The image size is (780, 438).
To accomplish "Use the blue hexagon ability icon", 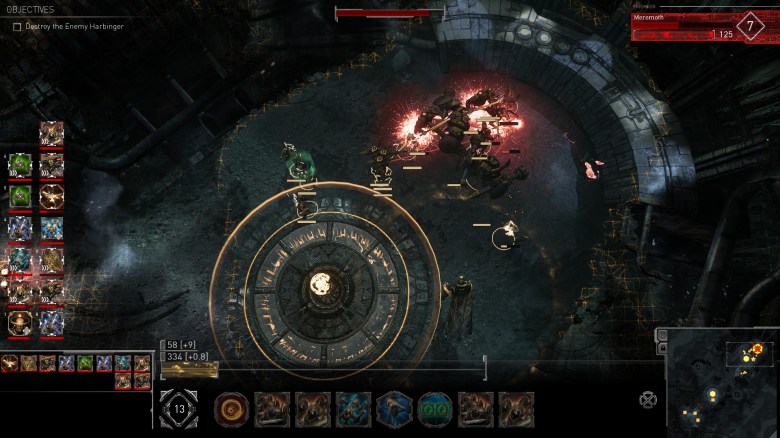I will [394, 409].
